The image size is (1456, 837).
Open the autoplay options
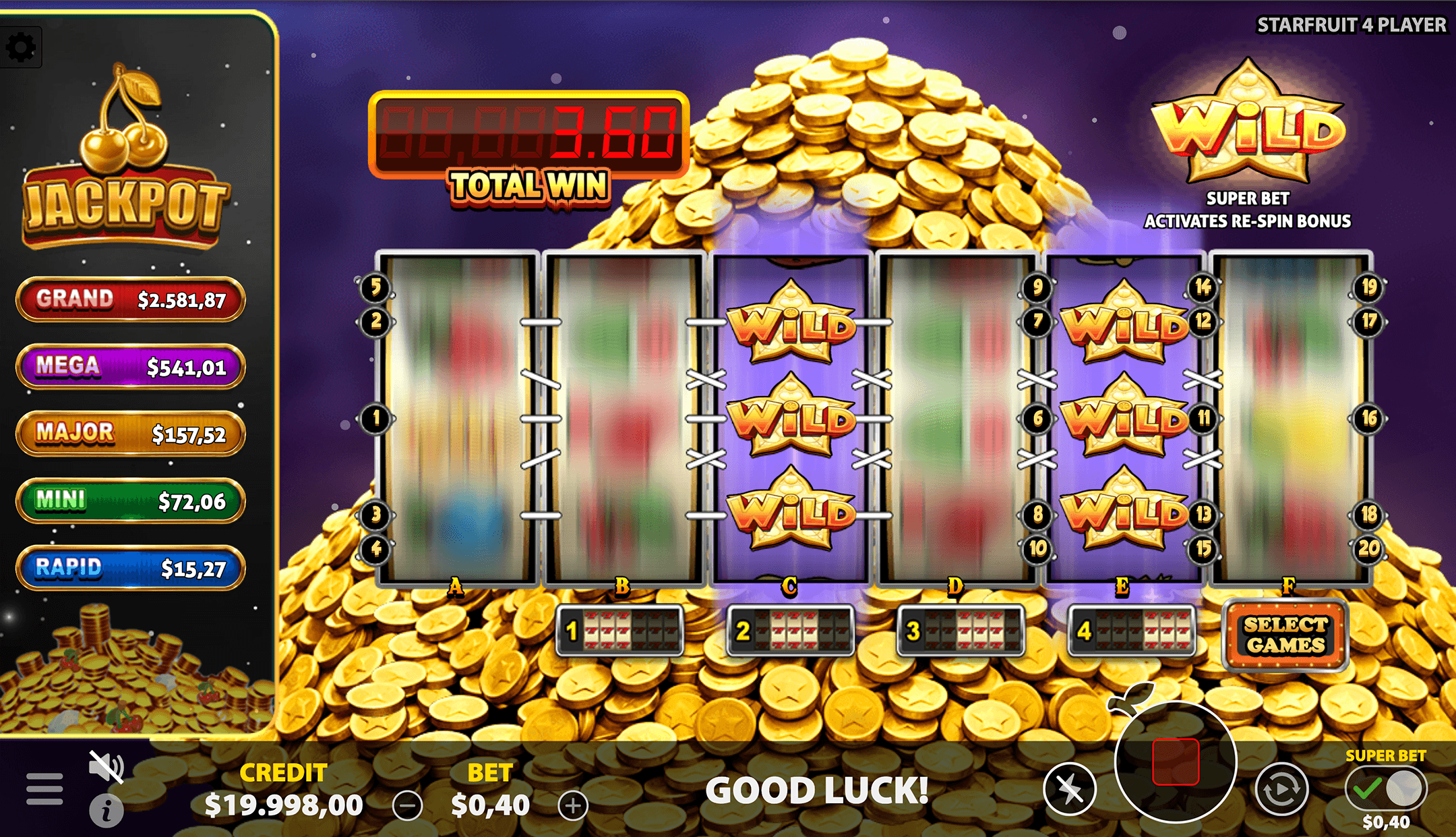tap(1281, 789)
